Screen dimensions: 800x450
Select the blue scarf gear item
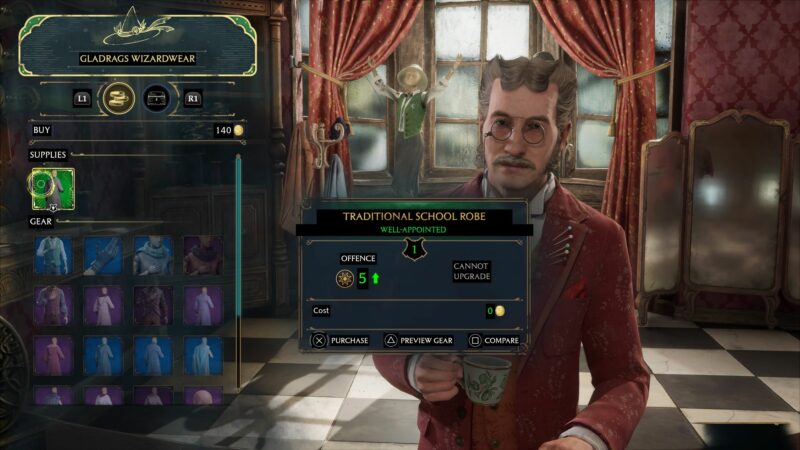(x=153, y=255)
